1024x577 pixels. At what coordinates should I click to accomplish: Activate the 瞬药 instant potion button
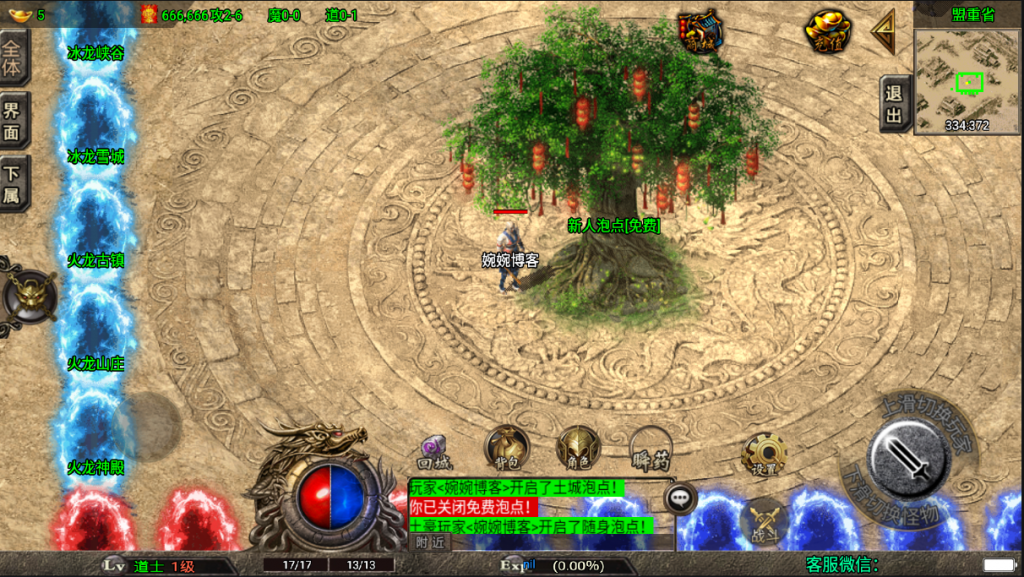650,450
